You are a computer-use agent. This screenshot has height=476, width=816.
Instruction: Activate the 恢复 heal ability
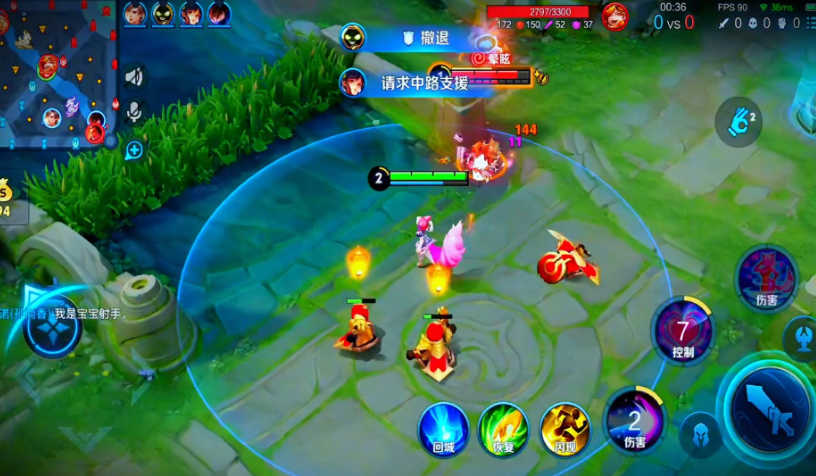tap(503, 428)
